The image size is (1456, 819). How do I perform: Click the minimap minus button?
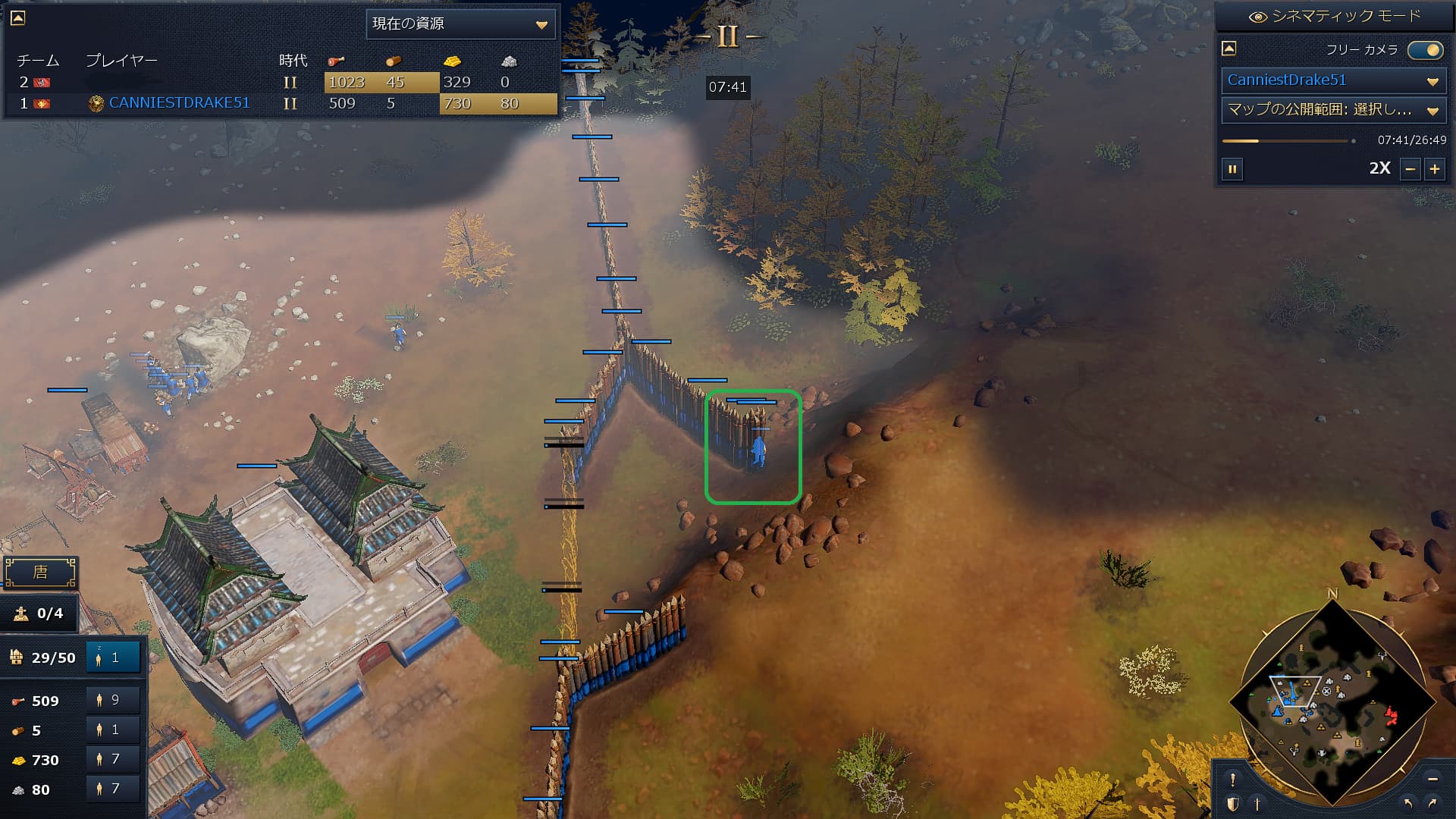pos(1432,780)
